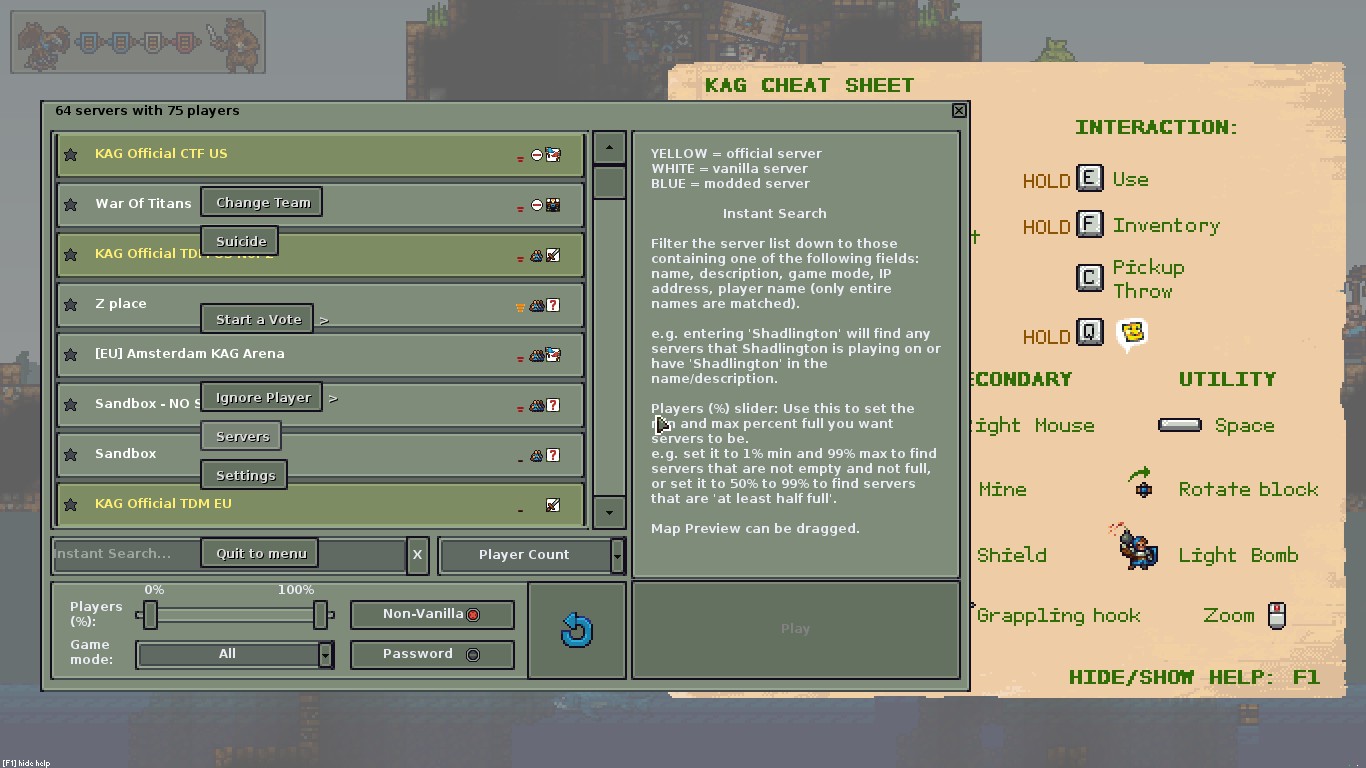Image resolution: width=1366 pixels, height=768 pixels.
Task: Toggle the Password filter
Action: (432, 654)
